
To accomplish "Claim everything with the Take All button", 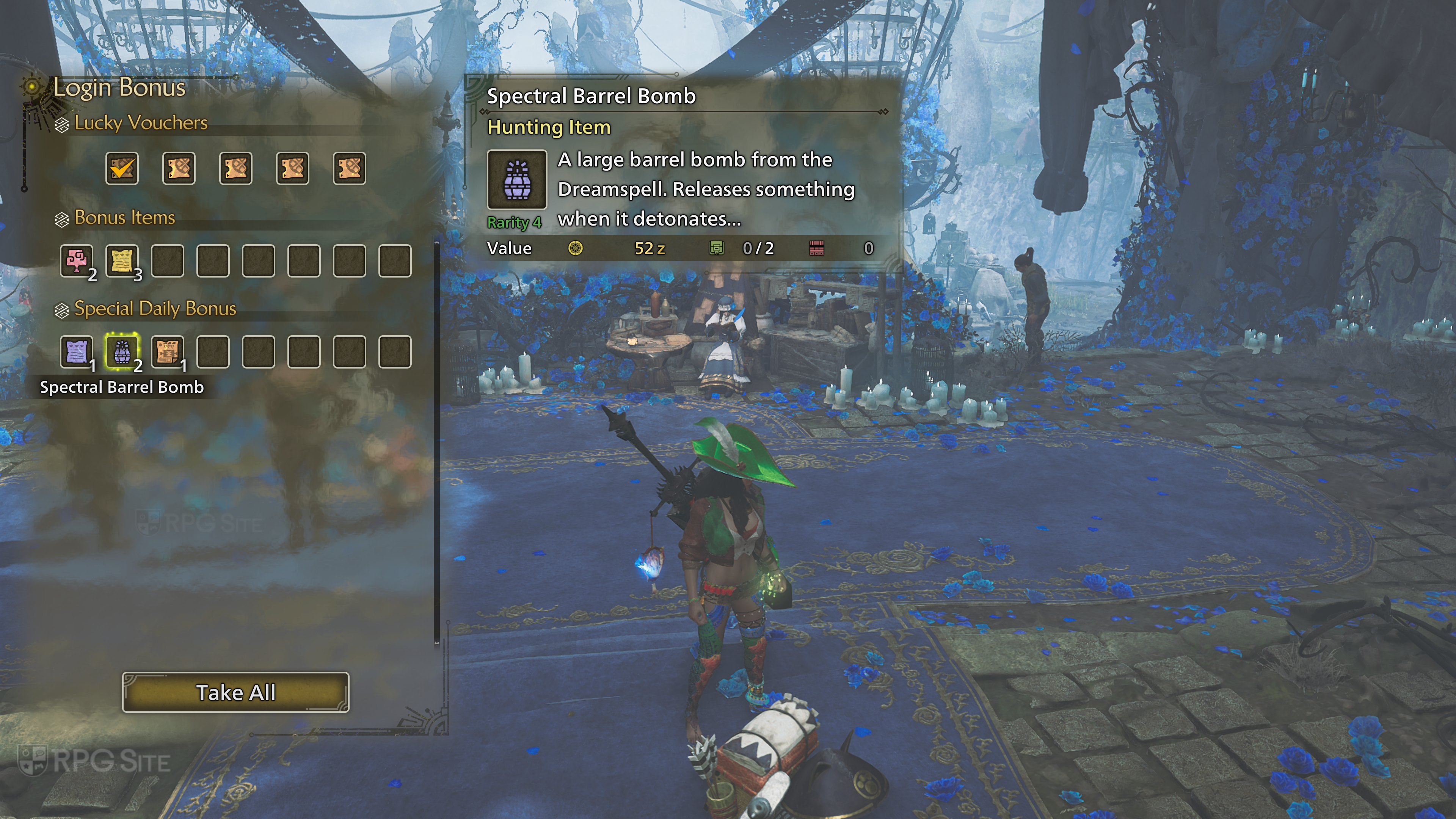I will pos(236,692).
